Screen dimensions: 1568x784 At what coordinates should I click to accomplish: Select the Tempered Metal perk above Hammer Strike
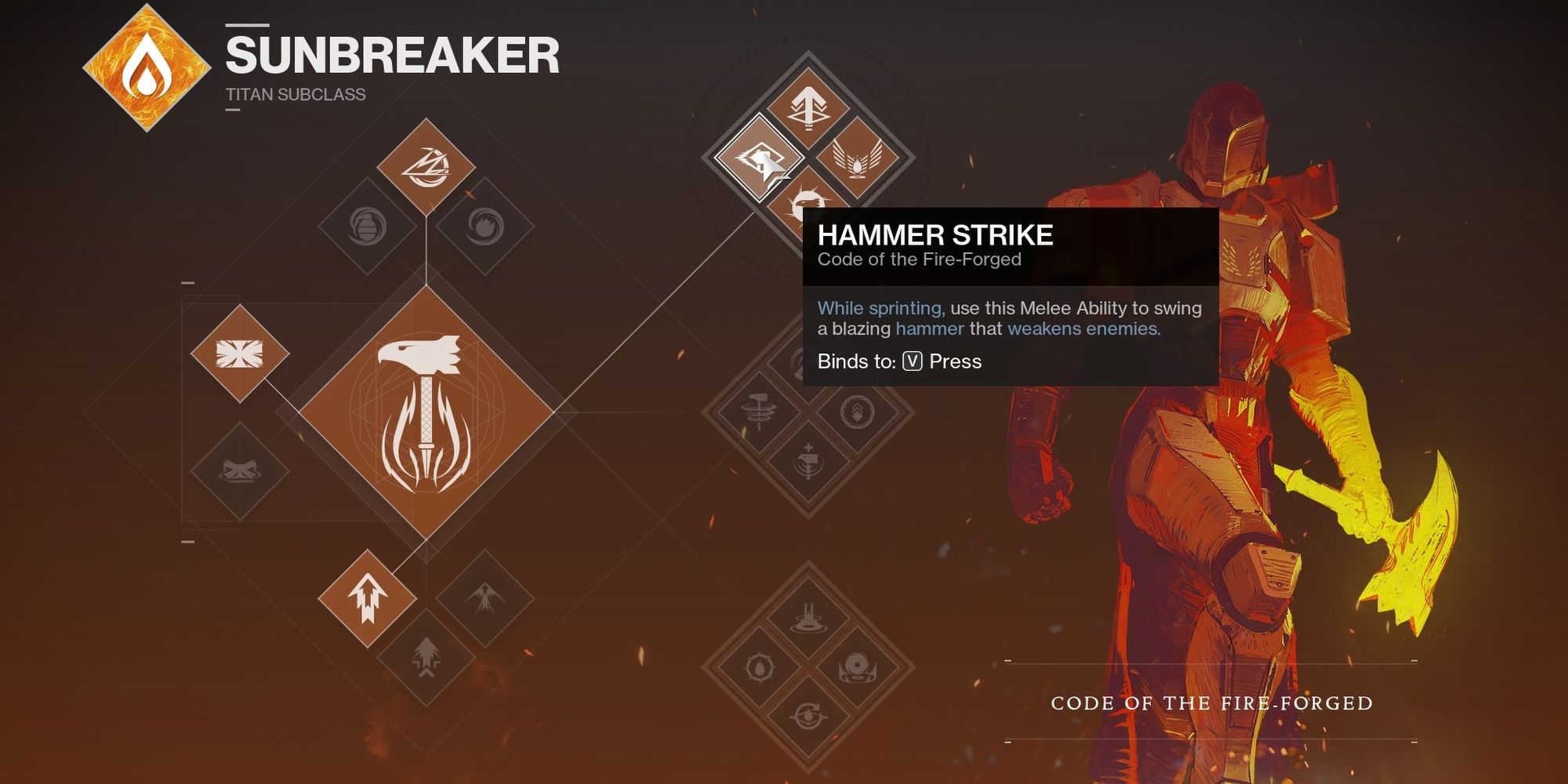pos(808,106)
